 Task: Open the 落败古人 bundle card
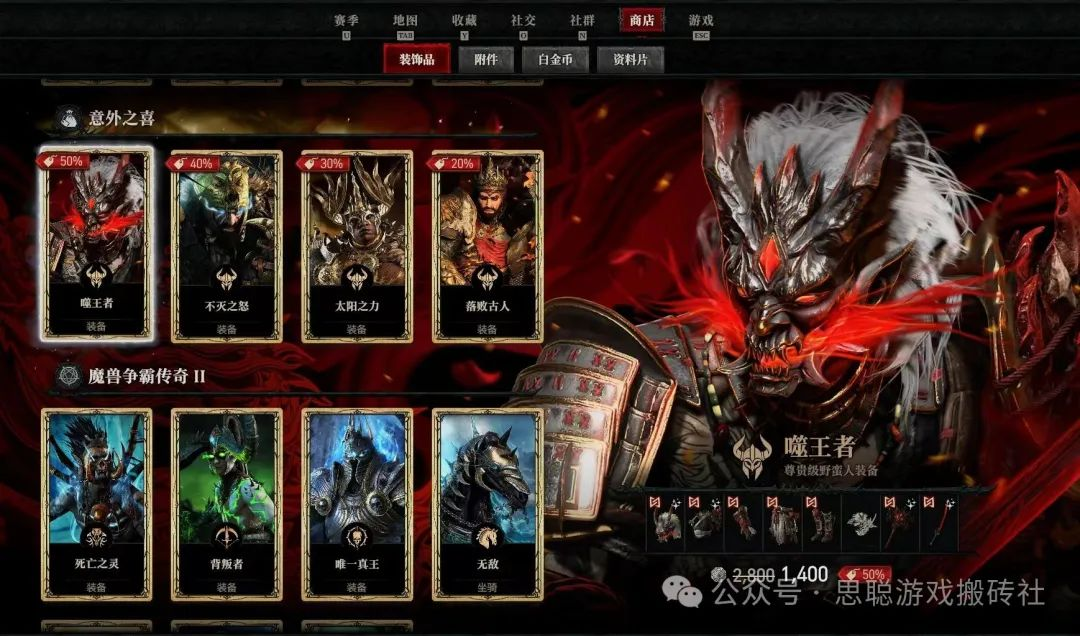[x=487, y=244]
